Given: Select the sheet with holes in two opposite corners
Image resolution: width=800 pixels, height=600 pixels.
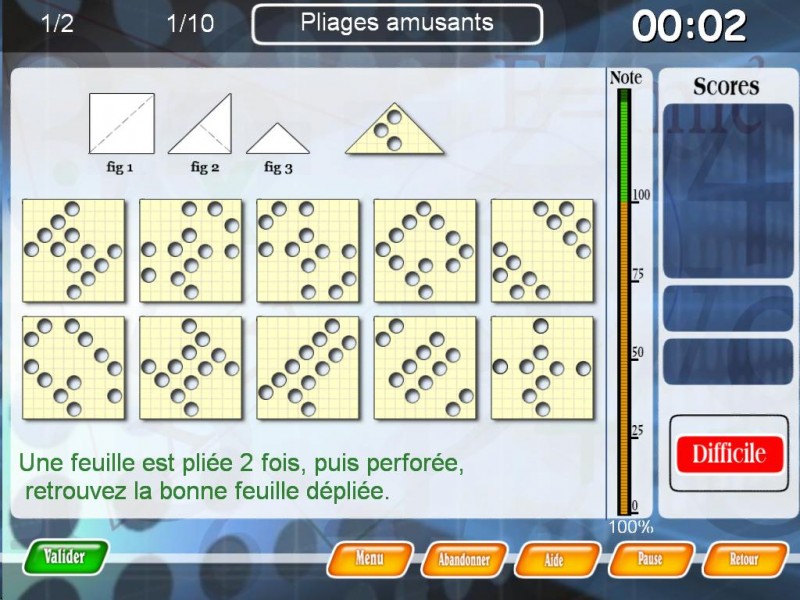Looking at the screenshot, I should [542, 250].
